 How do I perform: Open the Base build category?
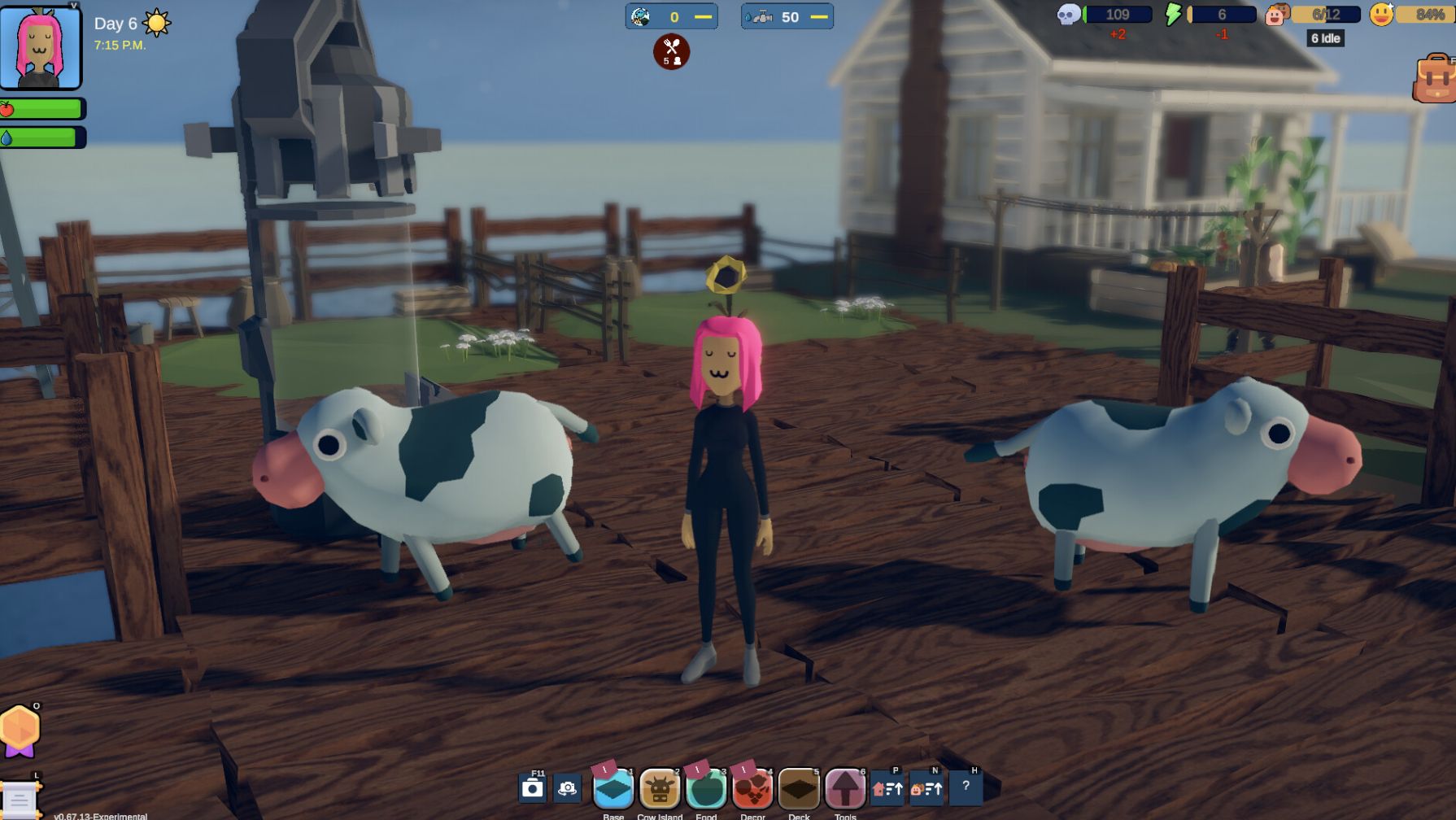click(x=613, y=788)
